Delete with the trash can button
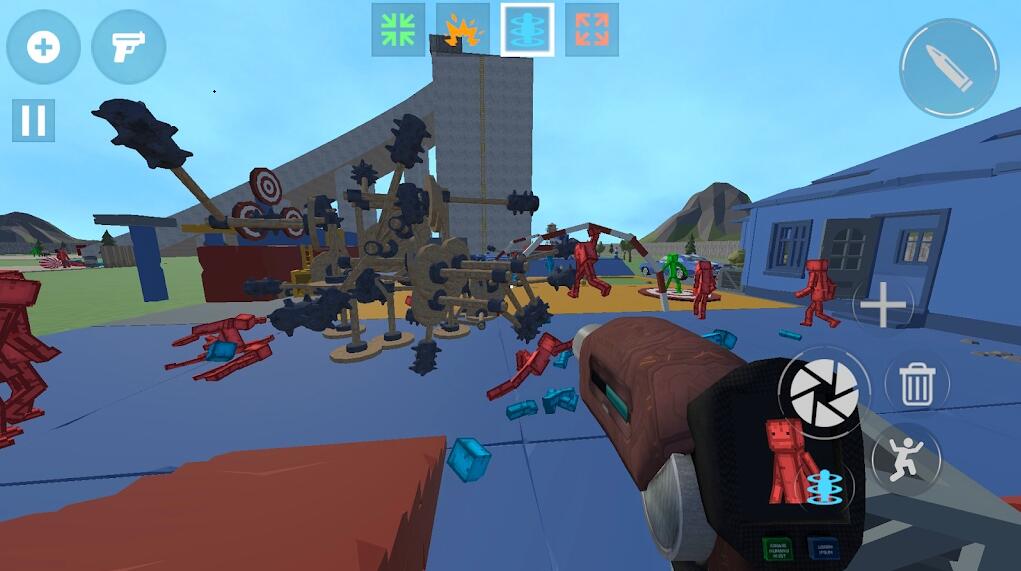This screenshot has width=1021, height=571. (x=916, y=383)
